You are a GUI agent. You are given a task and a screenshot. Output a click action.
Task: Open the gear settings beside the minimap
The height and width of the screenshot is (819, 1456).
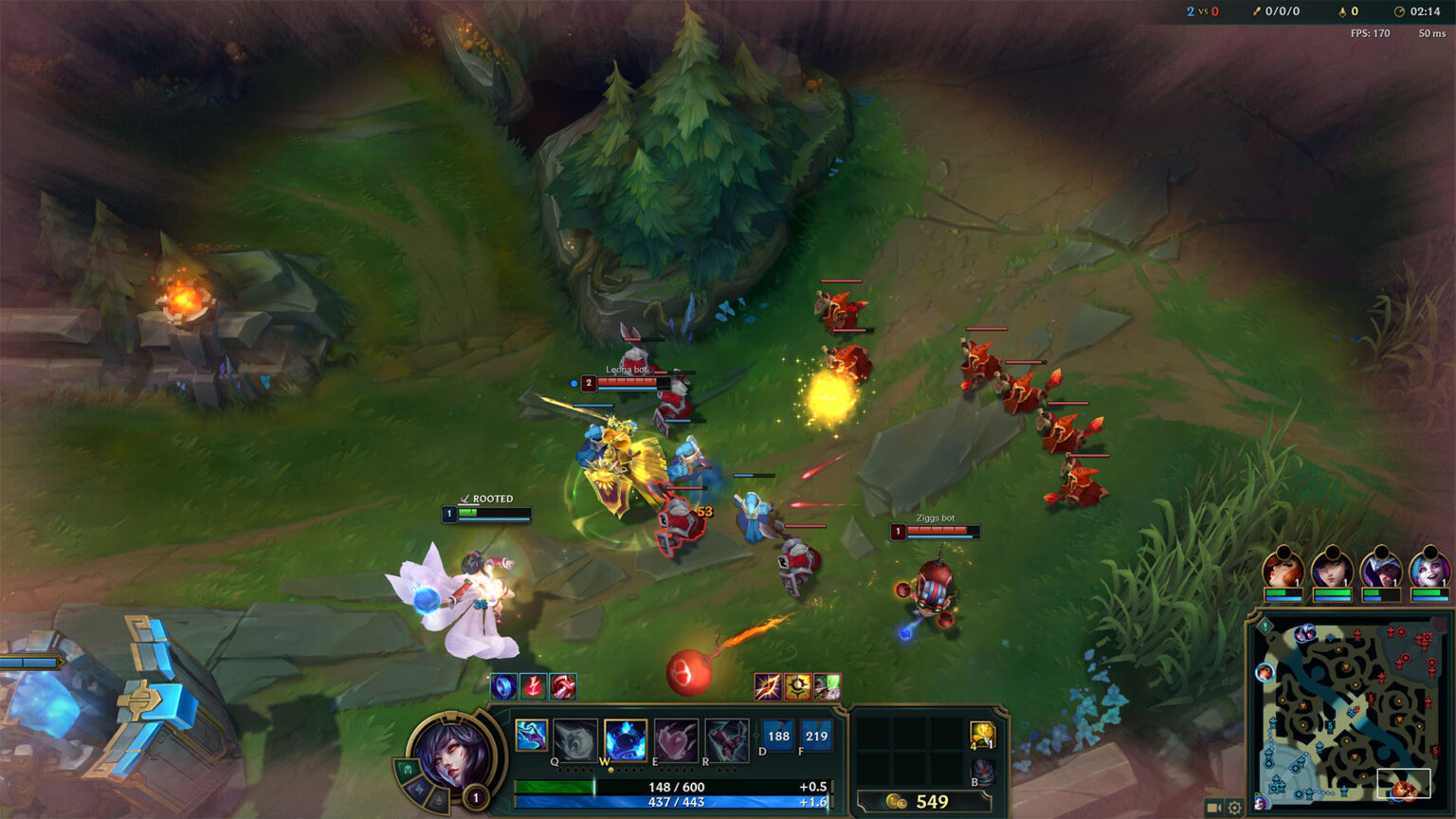(1234, 808)
